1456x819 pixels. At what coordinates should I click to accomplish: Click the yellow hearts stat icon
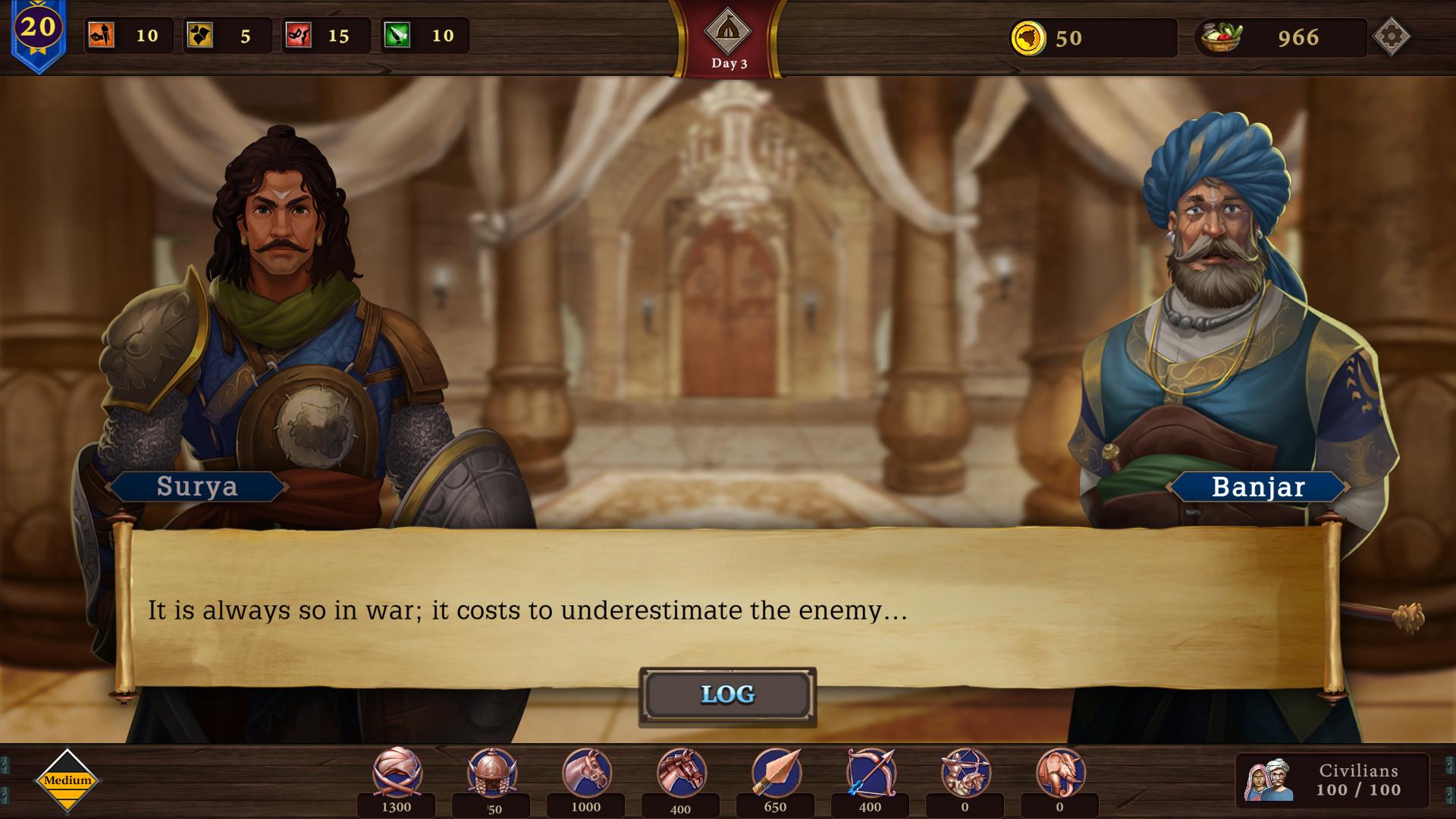pyautogui.click(x=200, y=35)
